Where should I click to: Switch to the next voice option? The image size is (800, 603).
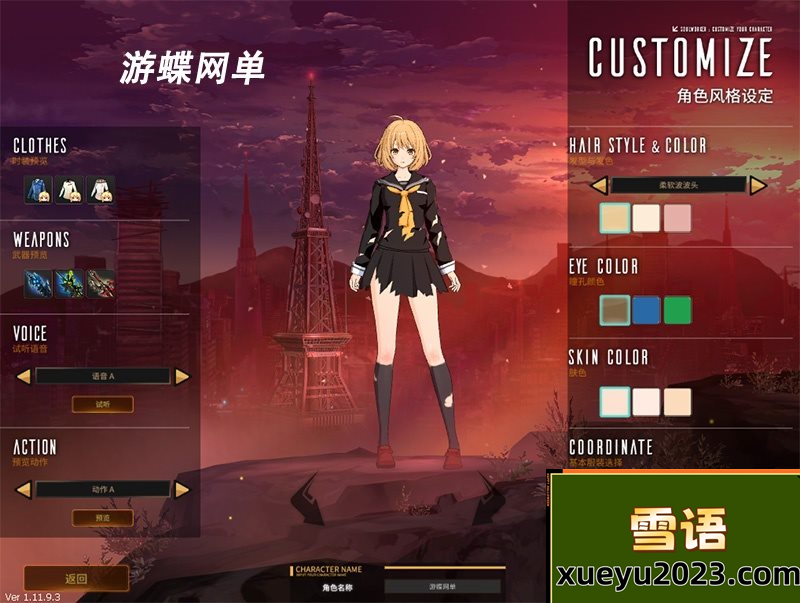click(x=182, y=376)
